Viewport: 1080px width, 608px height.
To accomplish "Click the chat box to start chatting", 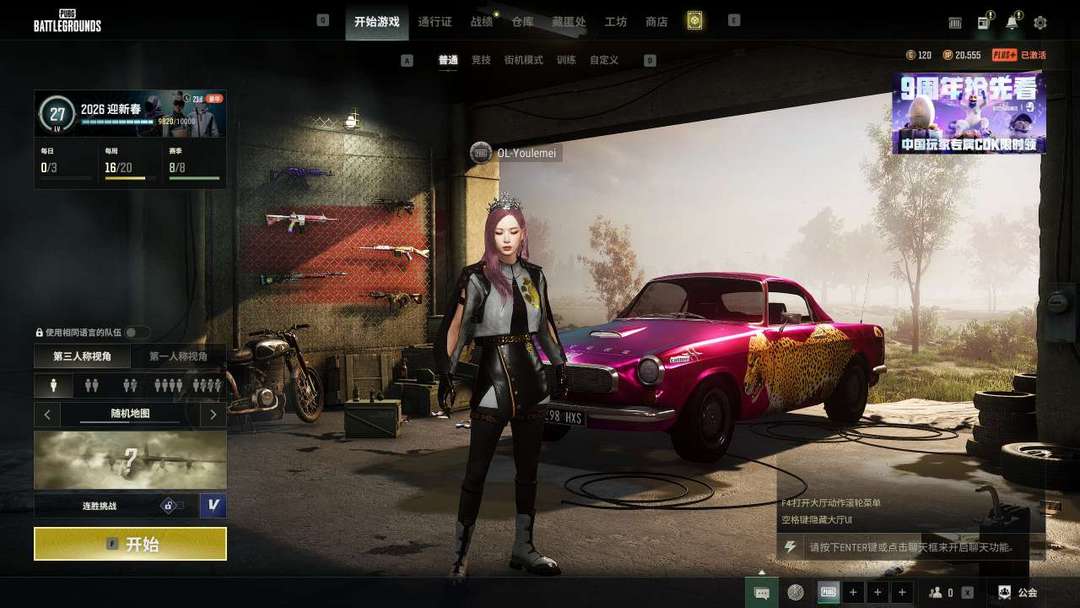I will [910, 547].
